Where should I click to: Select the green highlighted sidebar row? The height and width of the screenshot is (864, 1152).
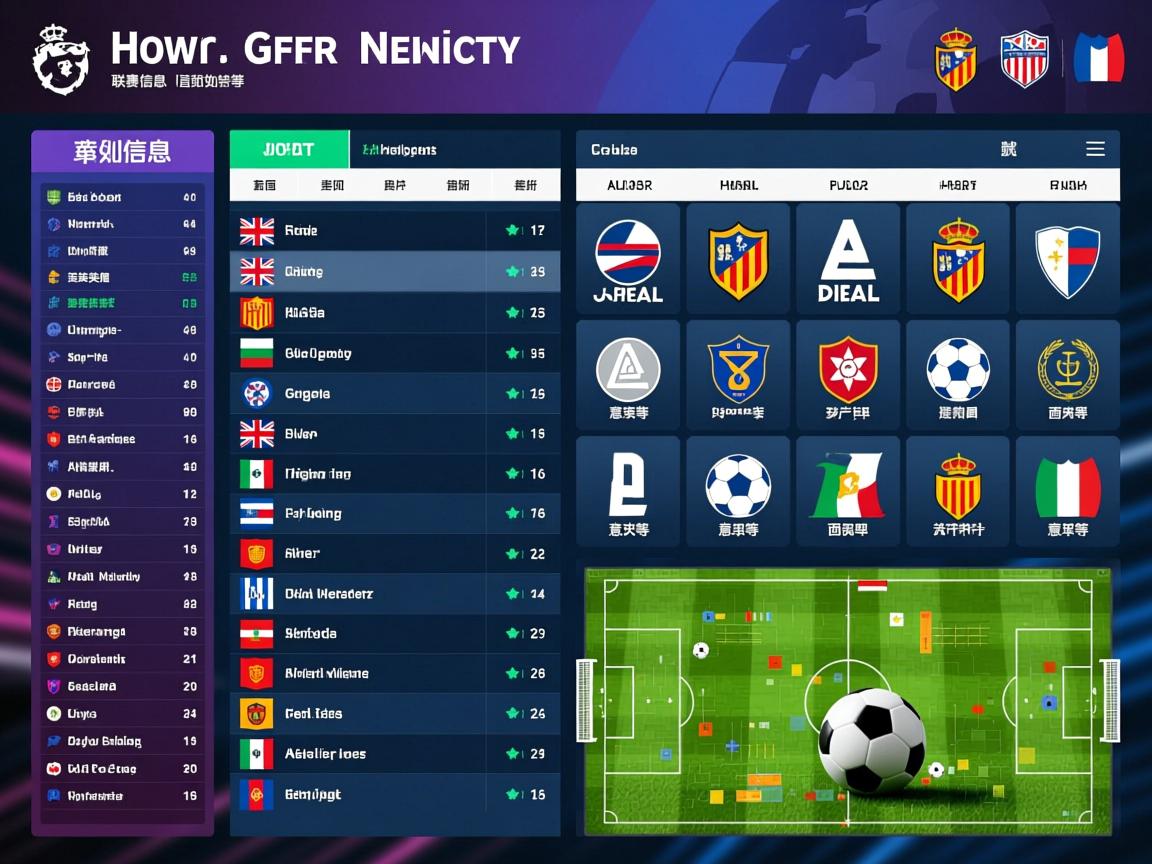pos(122,303)
